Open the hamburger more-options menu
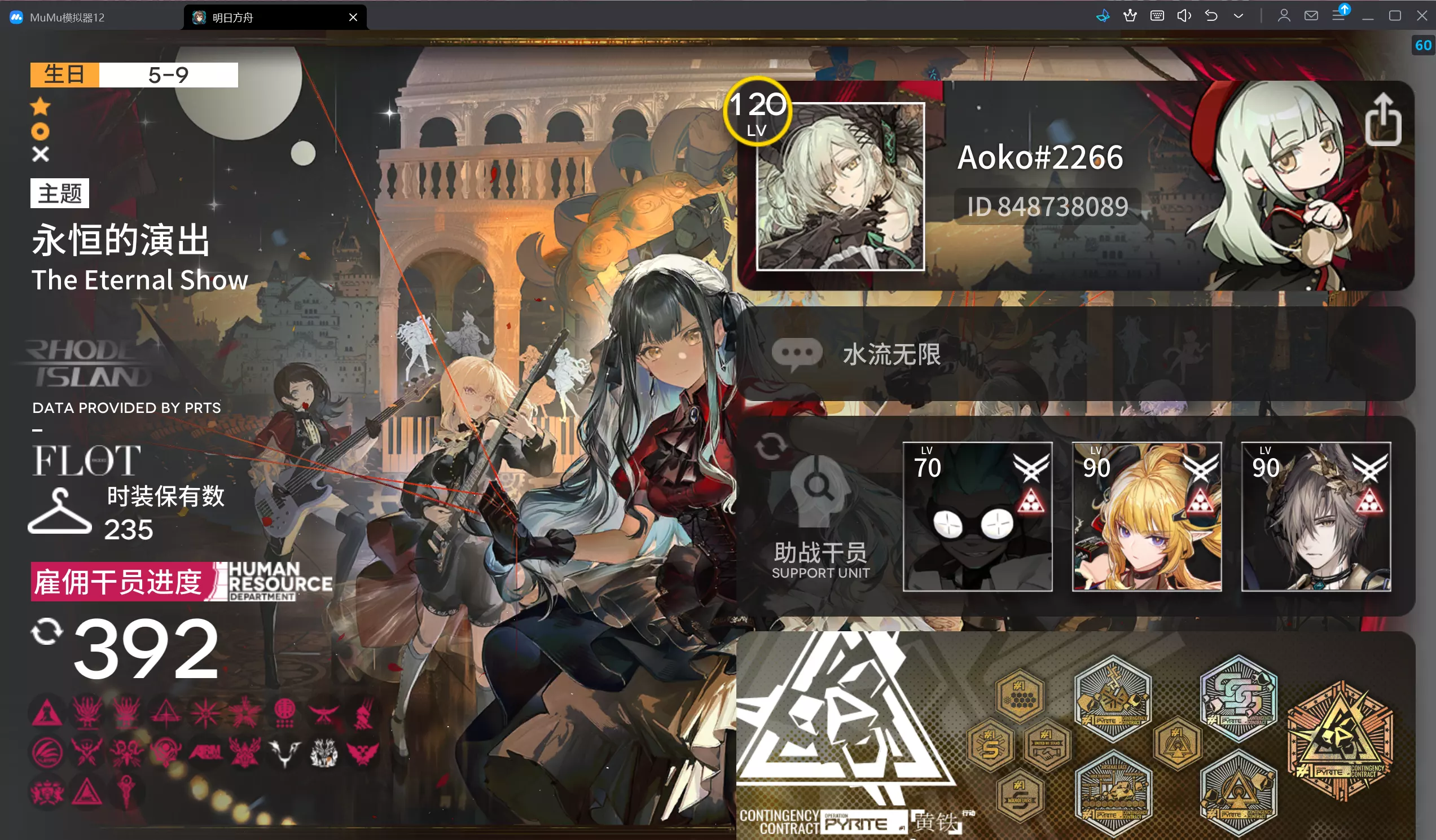The height and width of the screenshot is (840, 1436). [1338, 15]
